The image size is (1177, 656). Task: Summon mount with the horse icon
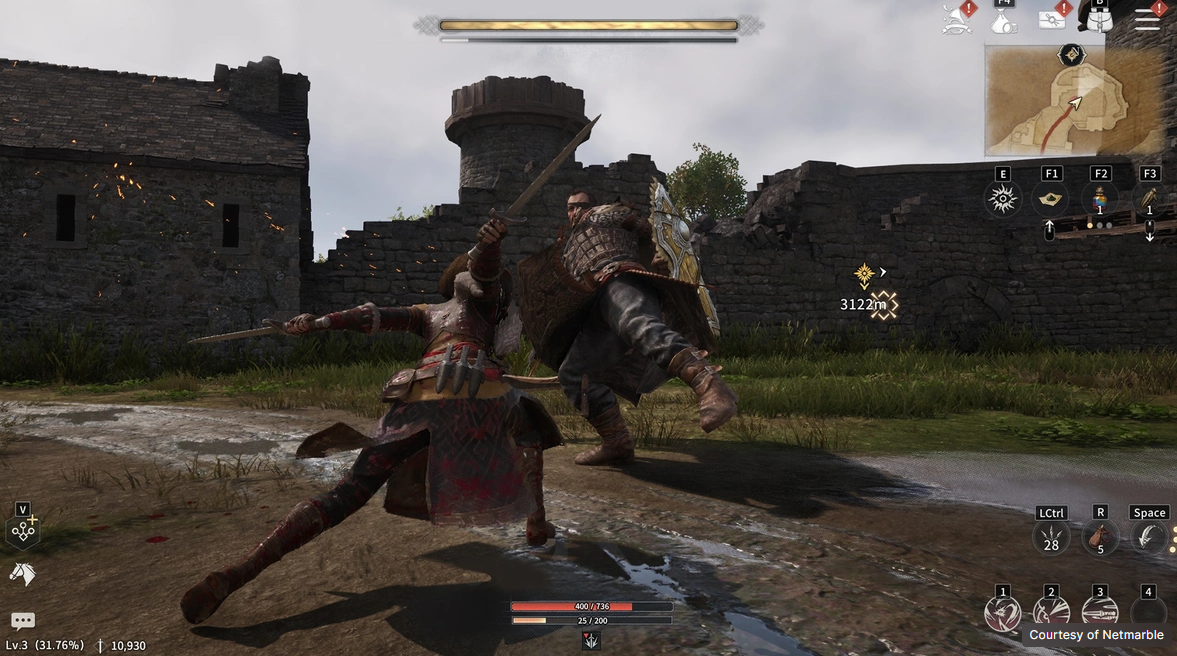tap(22, 574)
